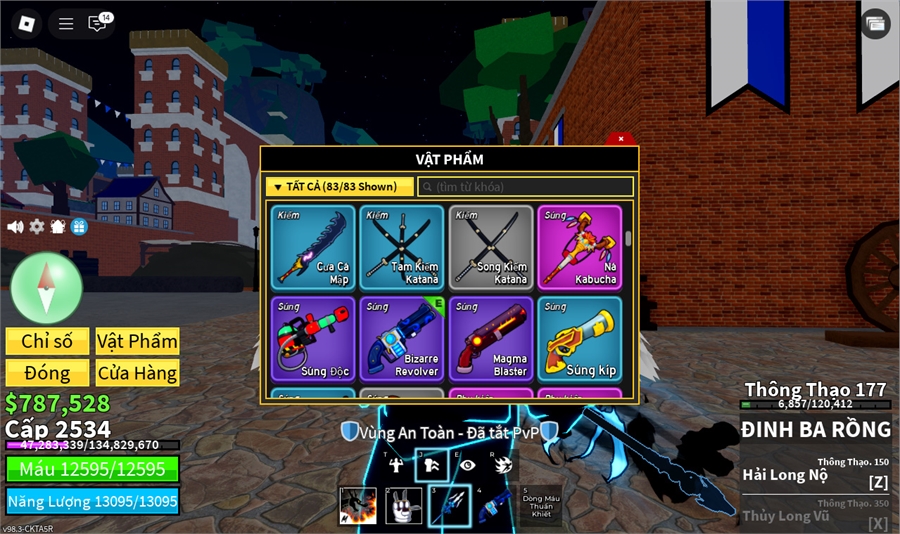900x534 pixels.
Task: Pick the Súng kíp flintlock slot
Action: point(580,339)
